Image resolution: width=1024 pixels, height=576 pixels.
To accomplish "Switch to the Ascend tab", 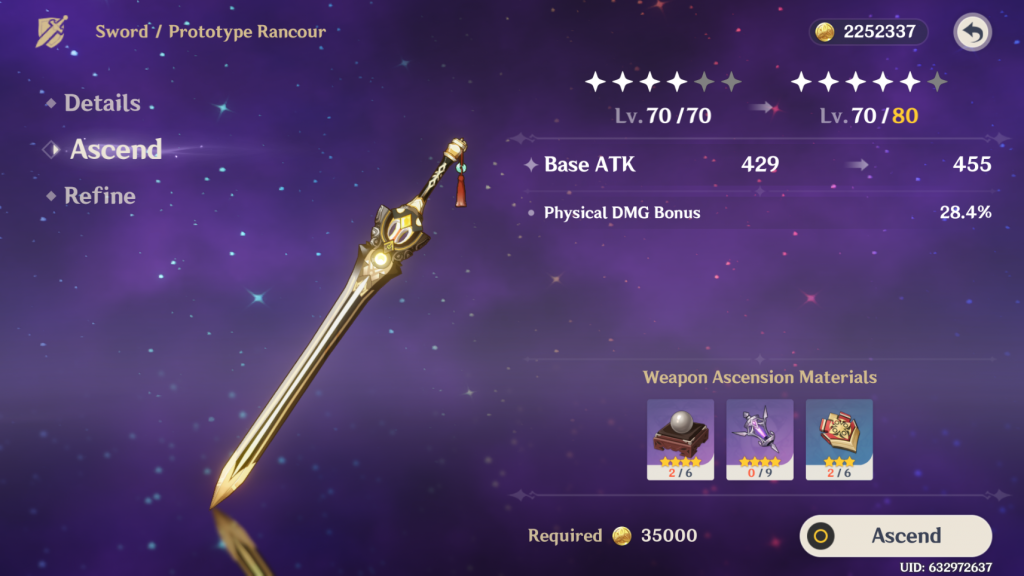I will pos(115,150).
